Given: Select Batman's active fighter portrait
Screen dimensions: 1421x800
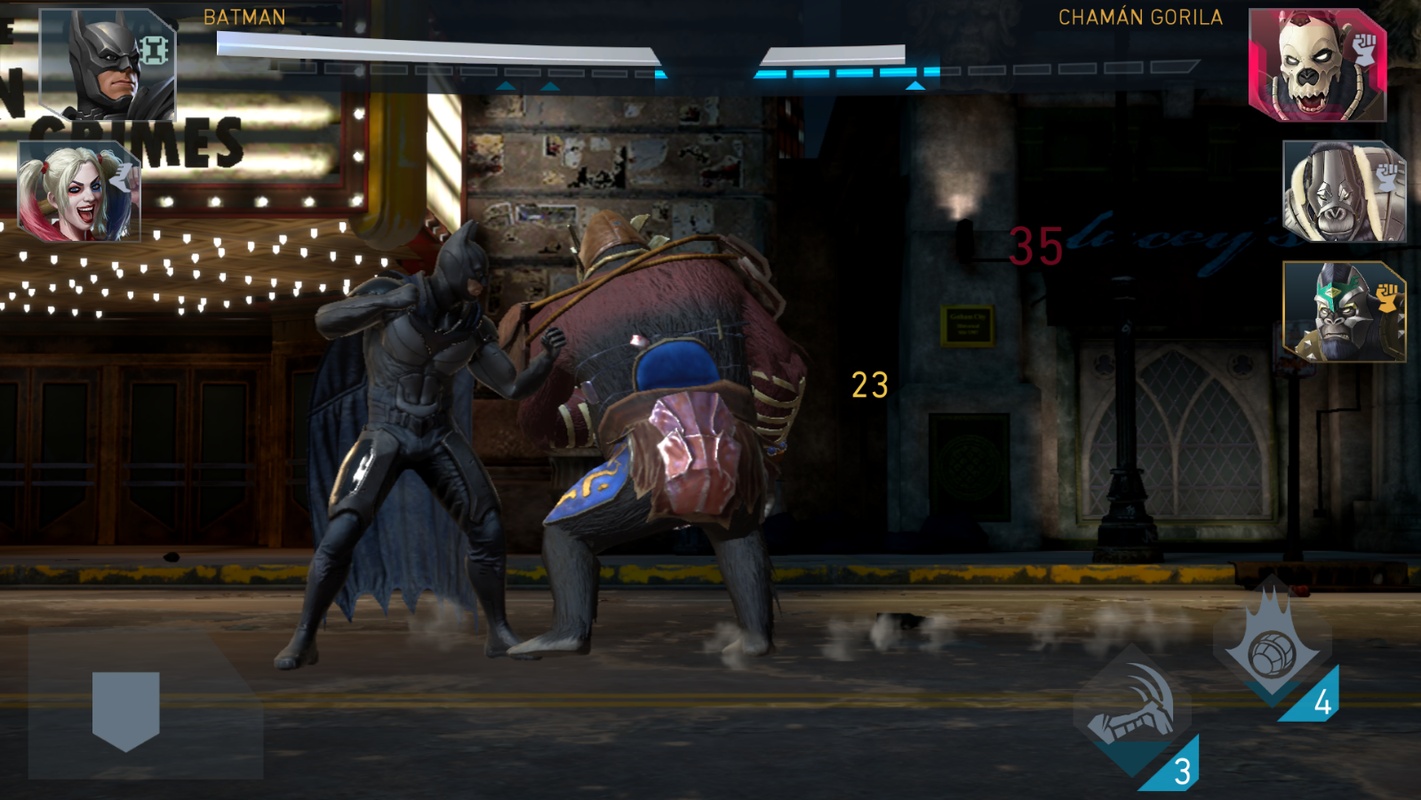Looking at the screenshot, I should coord(107,65).
